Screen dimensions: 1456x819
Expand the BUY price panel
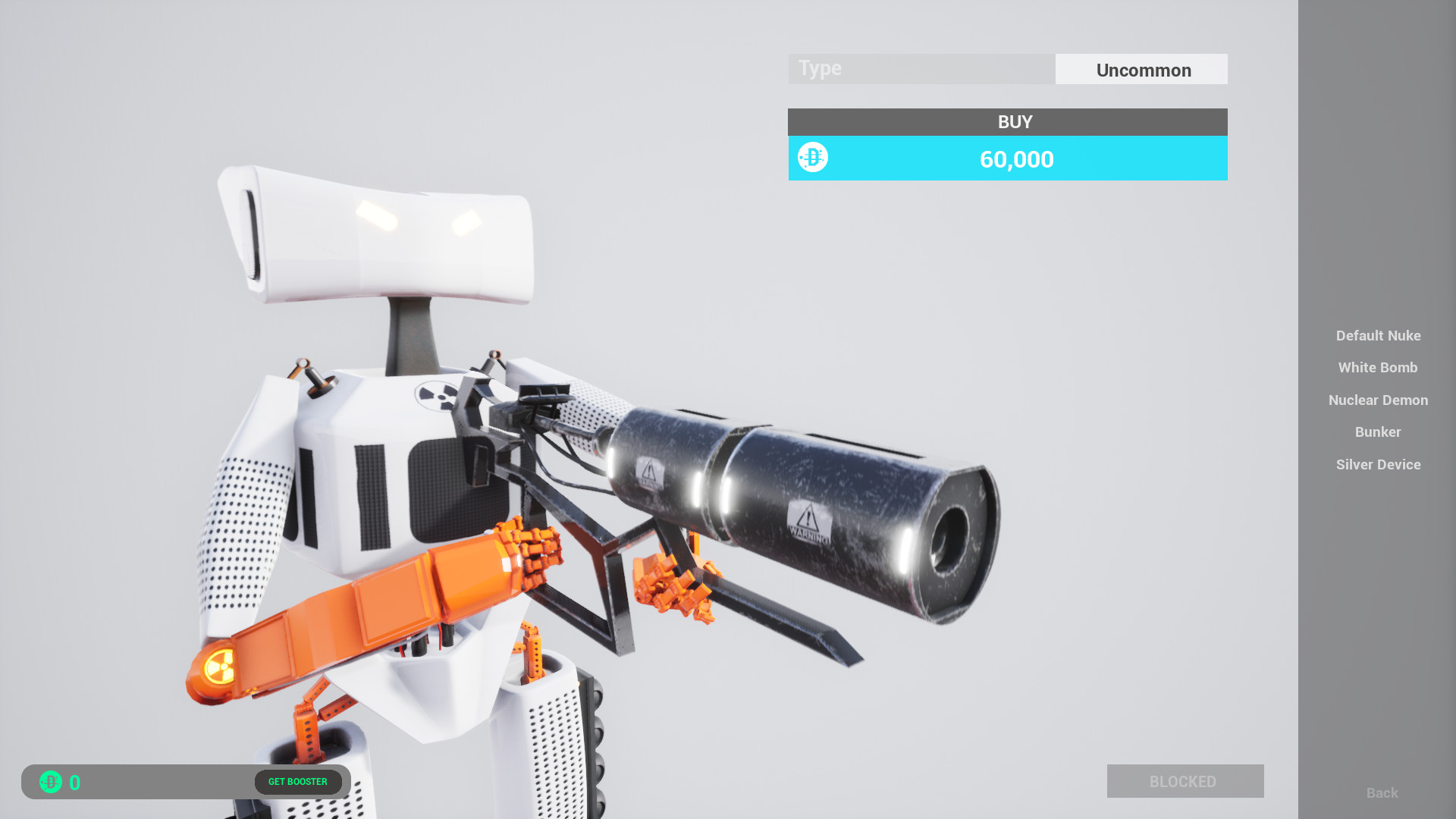pos(1007,121)
